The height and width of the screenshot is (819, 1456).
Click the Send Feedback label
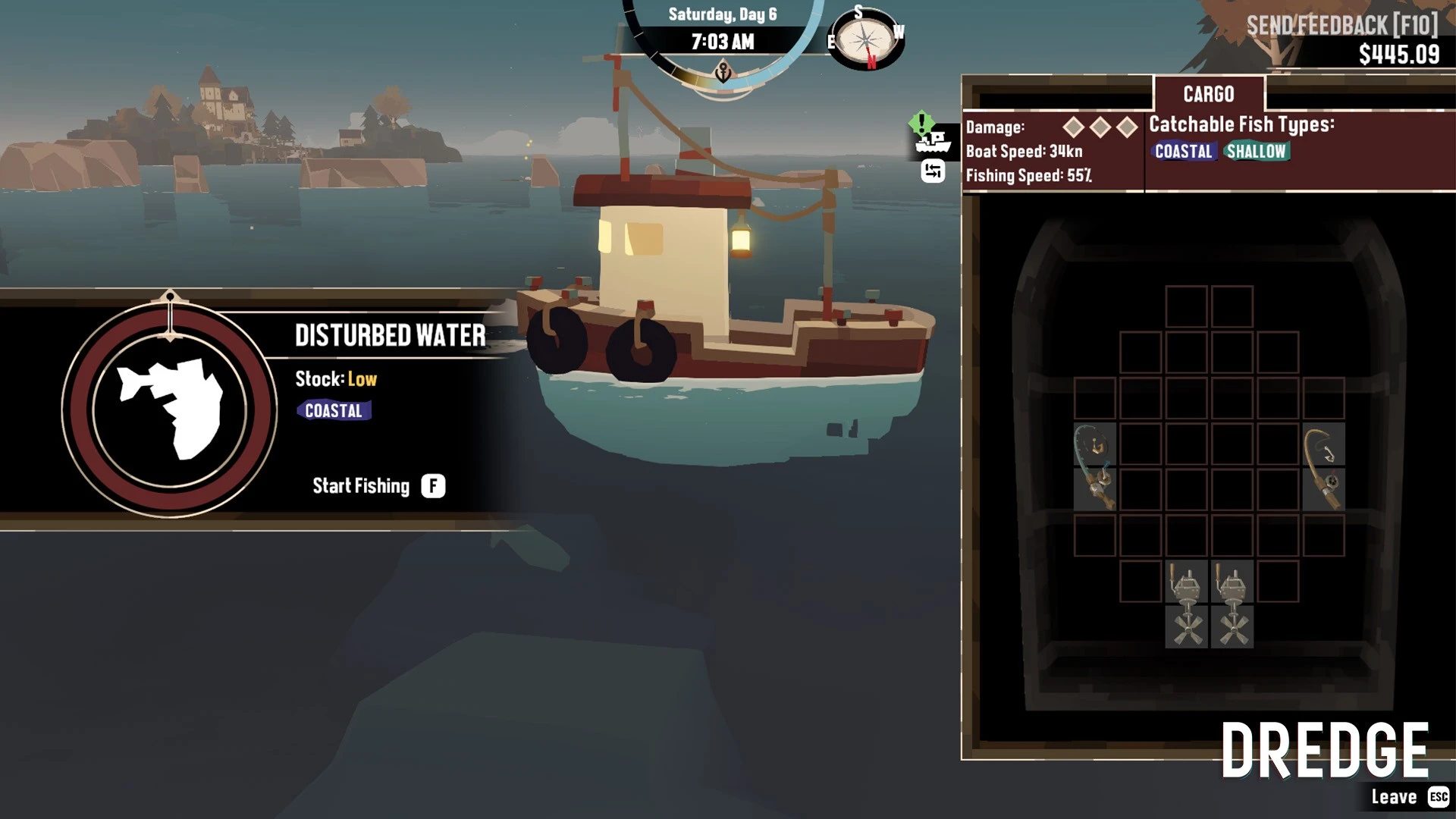pyautogui.click(x=1341, y=26)
